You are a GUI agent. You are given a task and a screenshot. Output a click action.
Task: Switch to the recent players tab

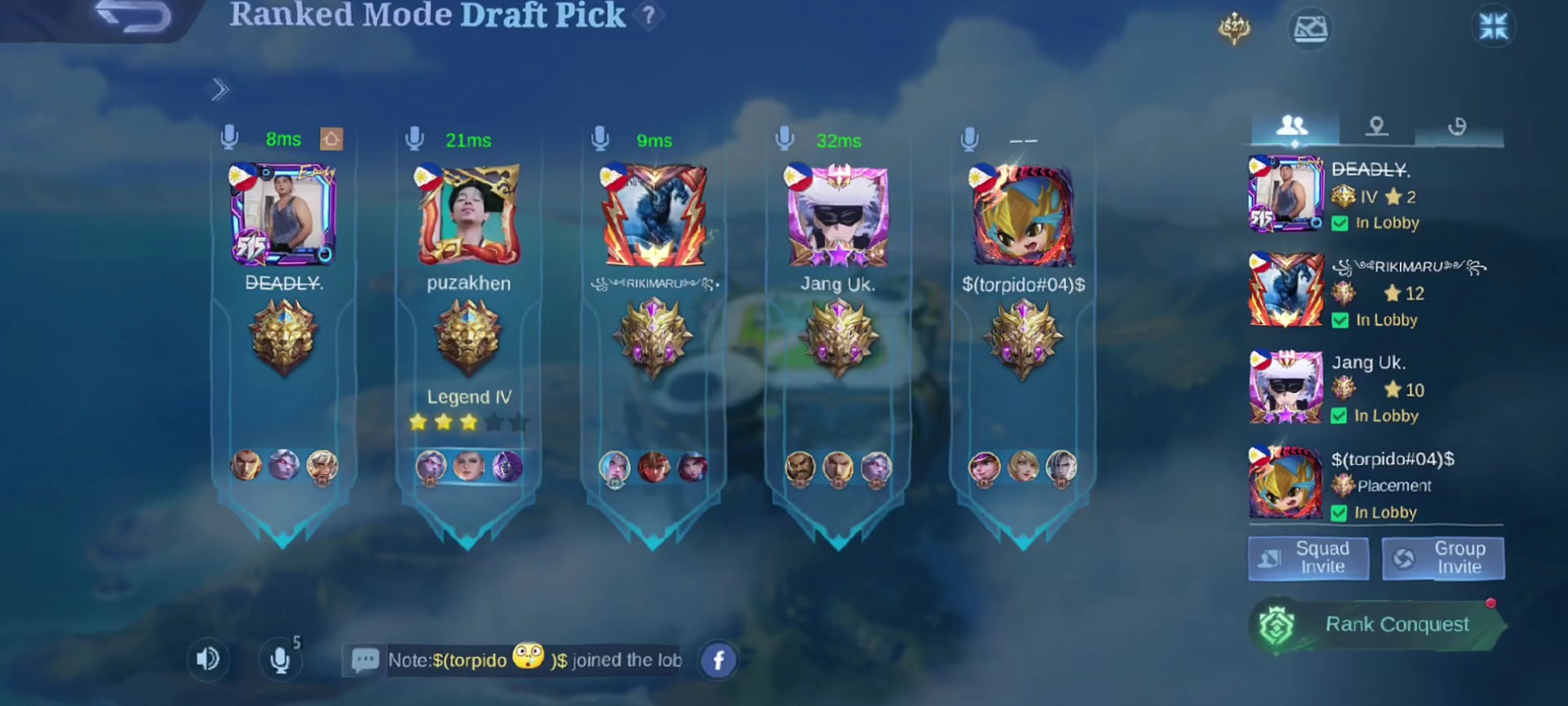tap(1457, 127)
